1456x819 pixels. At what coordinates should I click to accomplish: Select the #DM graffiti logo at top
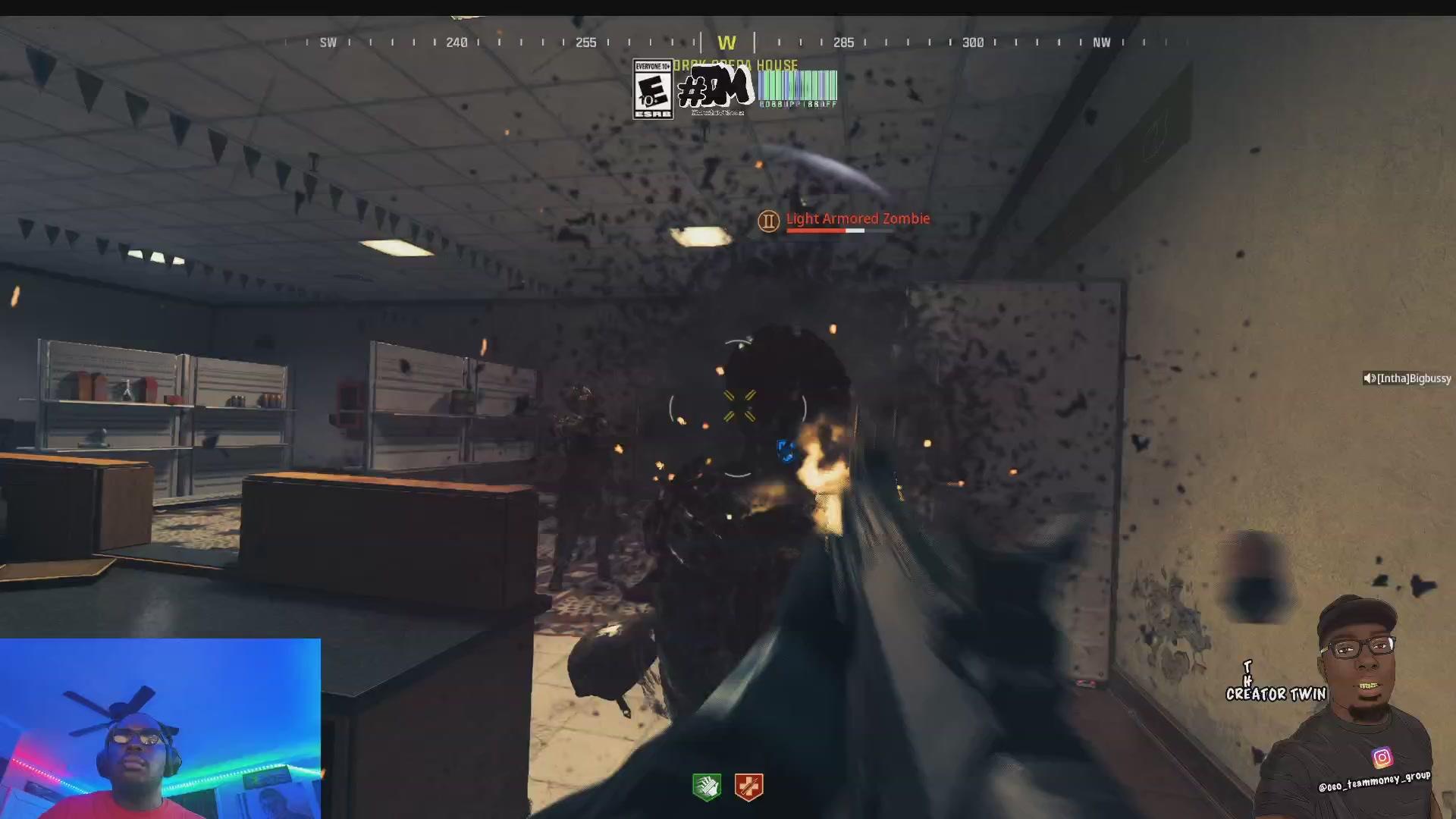717,87
